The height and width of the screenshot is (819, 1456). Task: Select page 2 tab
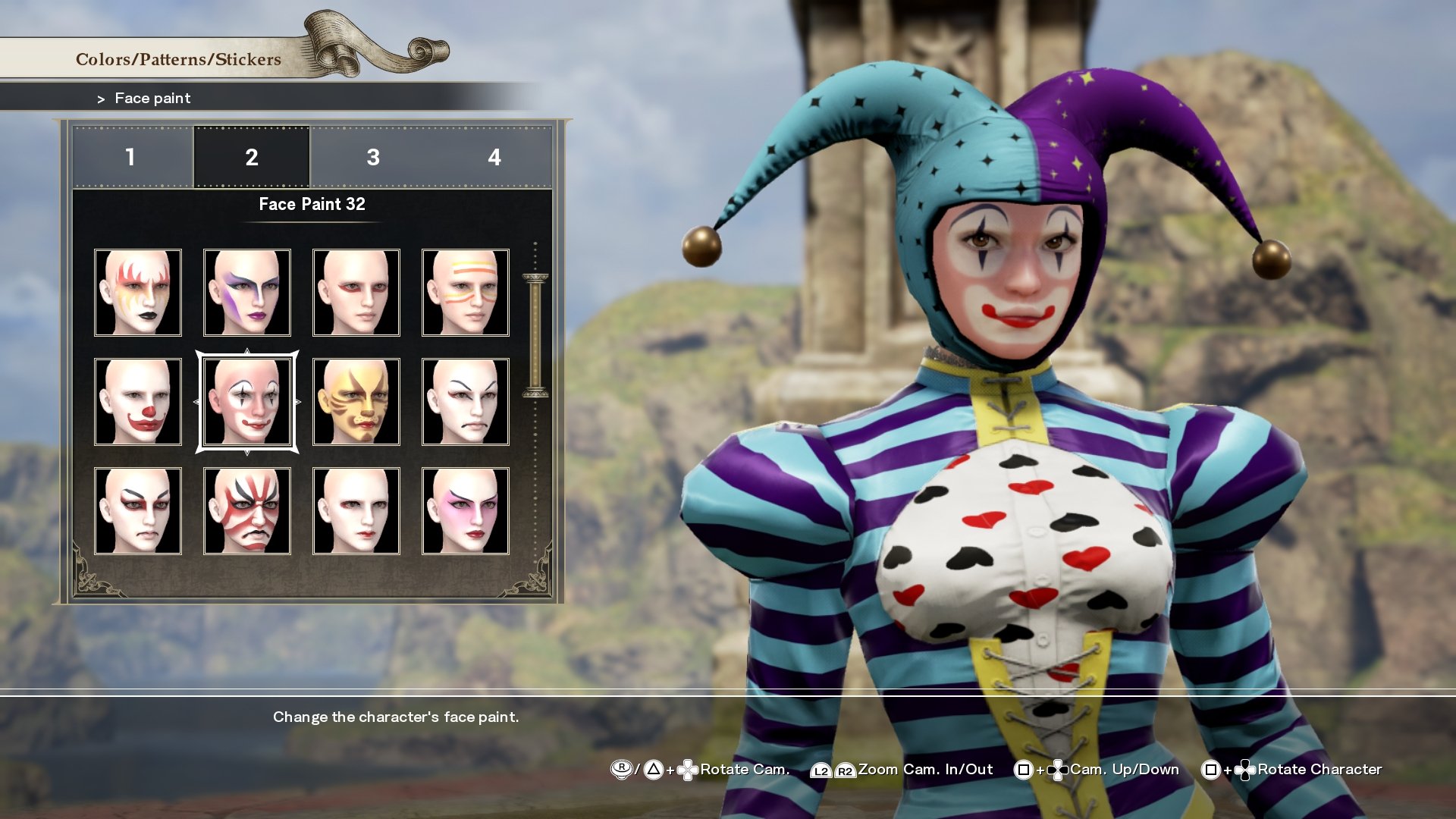tap(251, 158)
